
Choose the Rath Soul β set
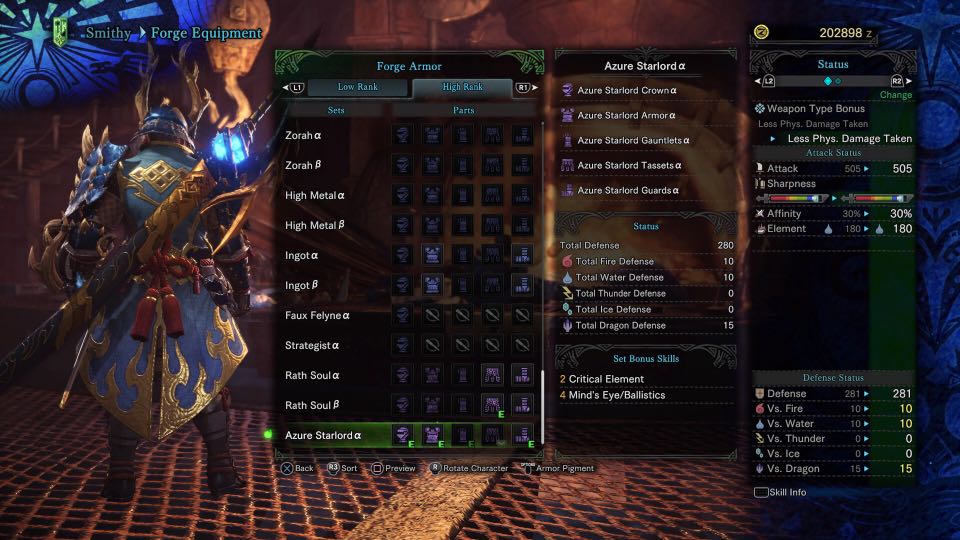tap(314, 405)
